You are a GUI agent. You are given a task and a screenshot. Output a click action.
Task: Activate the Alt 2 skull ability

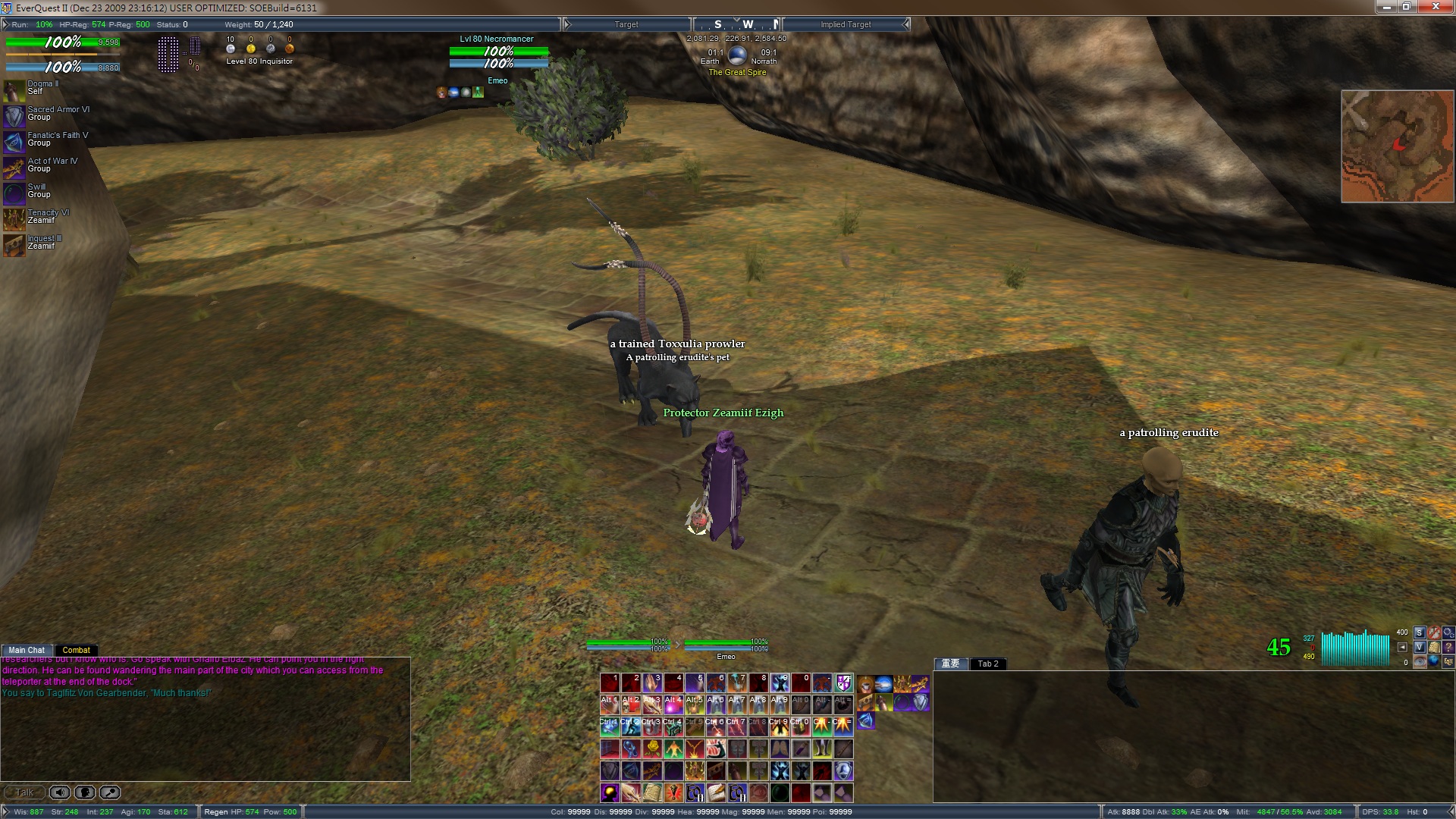click(631, 704)
